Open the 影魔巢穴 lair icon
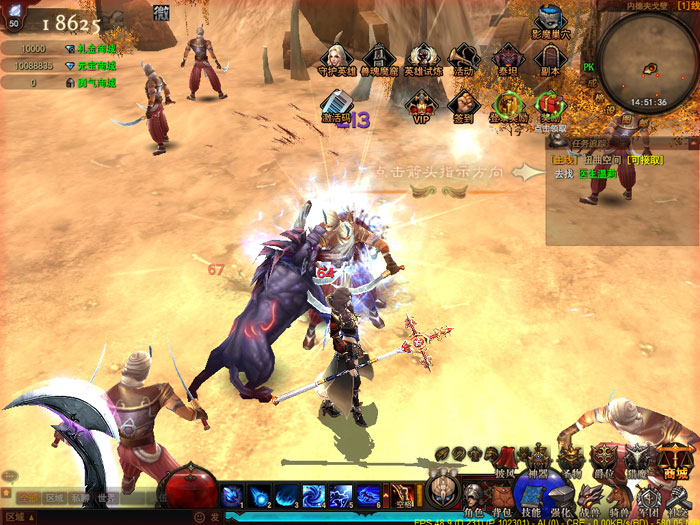 pyautogui.click(x=549, y=22)
